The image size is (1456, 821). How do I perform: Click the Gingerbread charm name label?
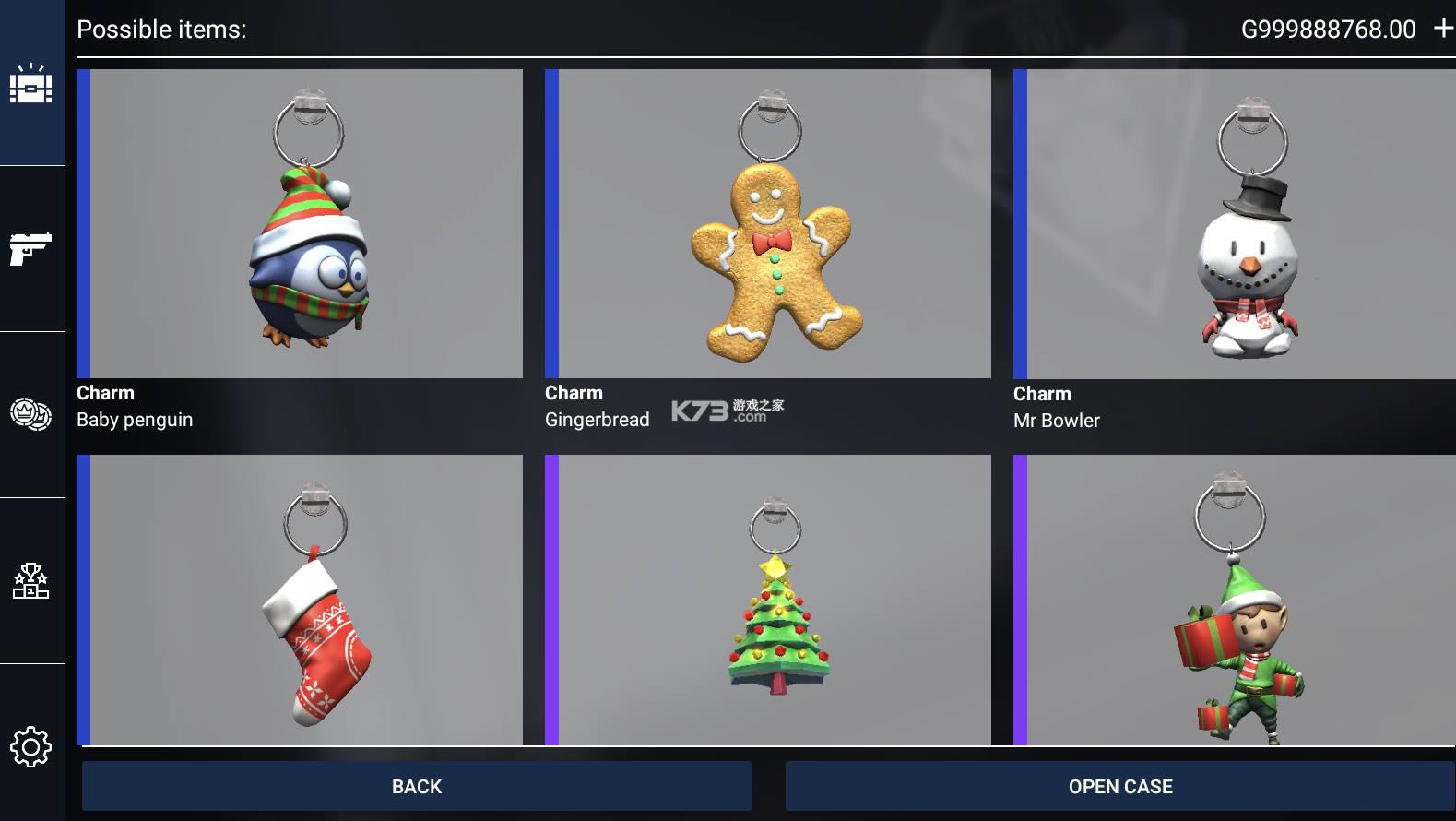point(598,420)
